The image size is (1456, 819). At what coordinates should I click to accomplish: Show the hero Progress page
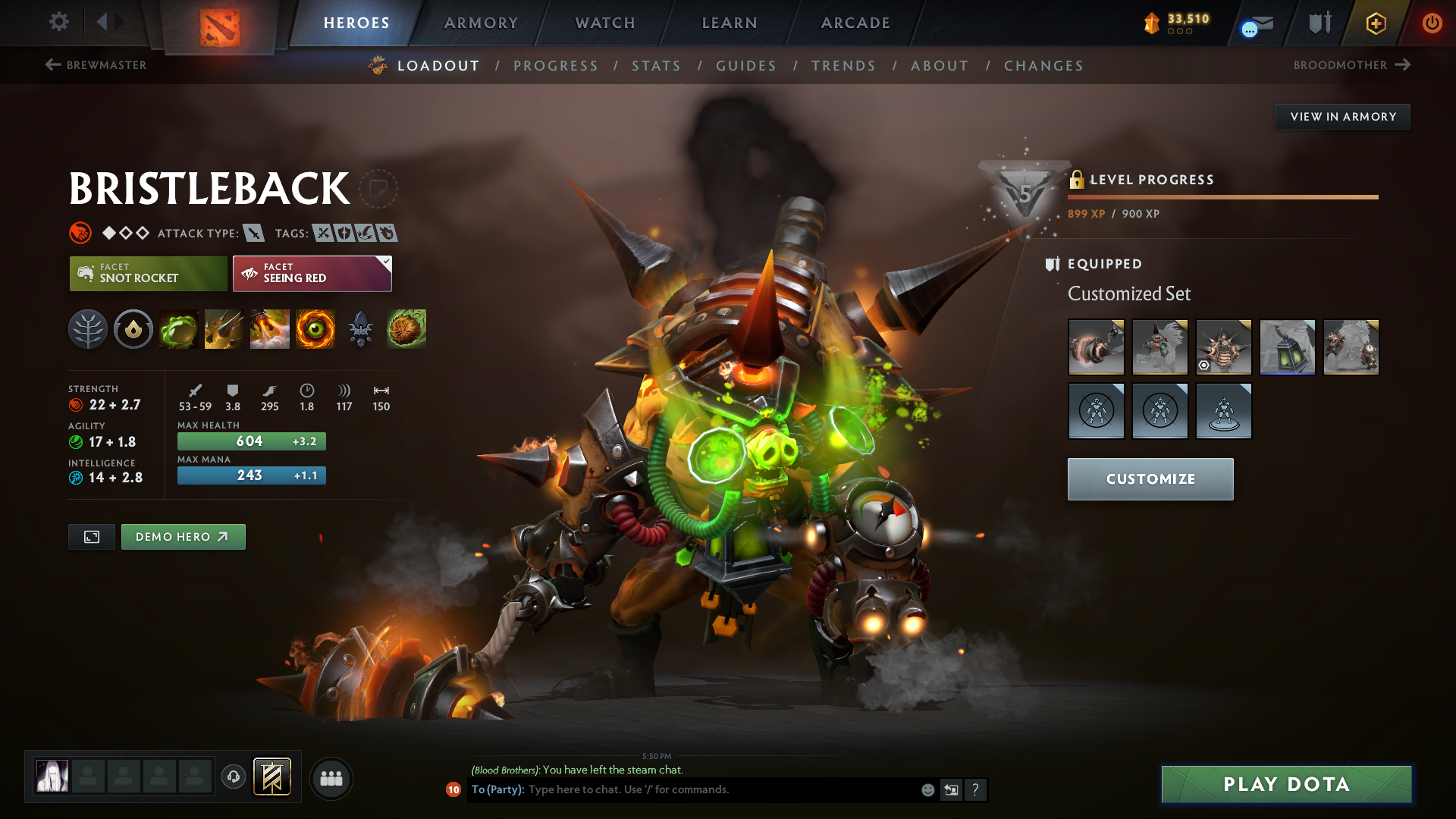[556, 66]
